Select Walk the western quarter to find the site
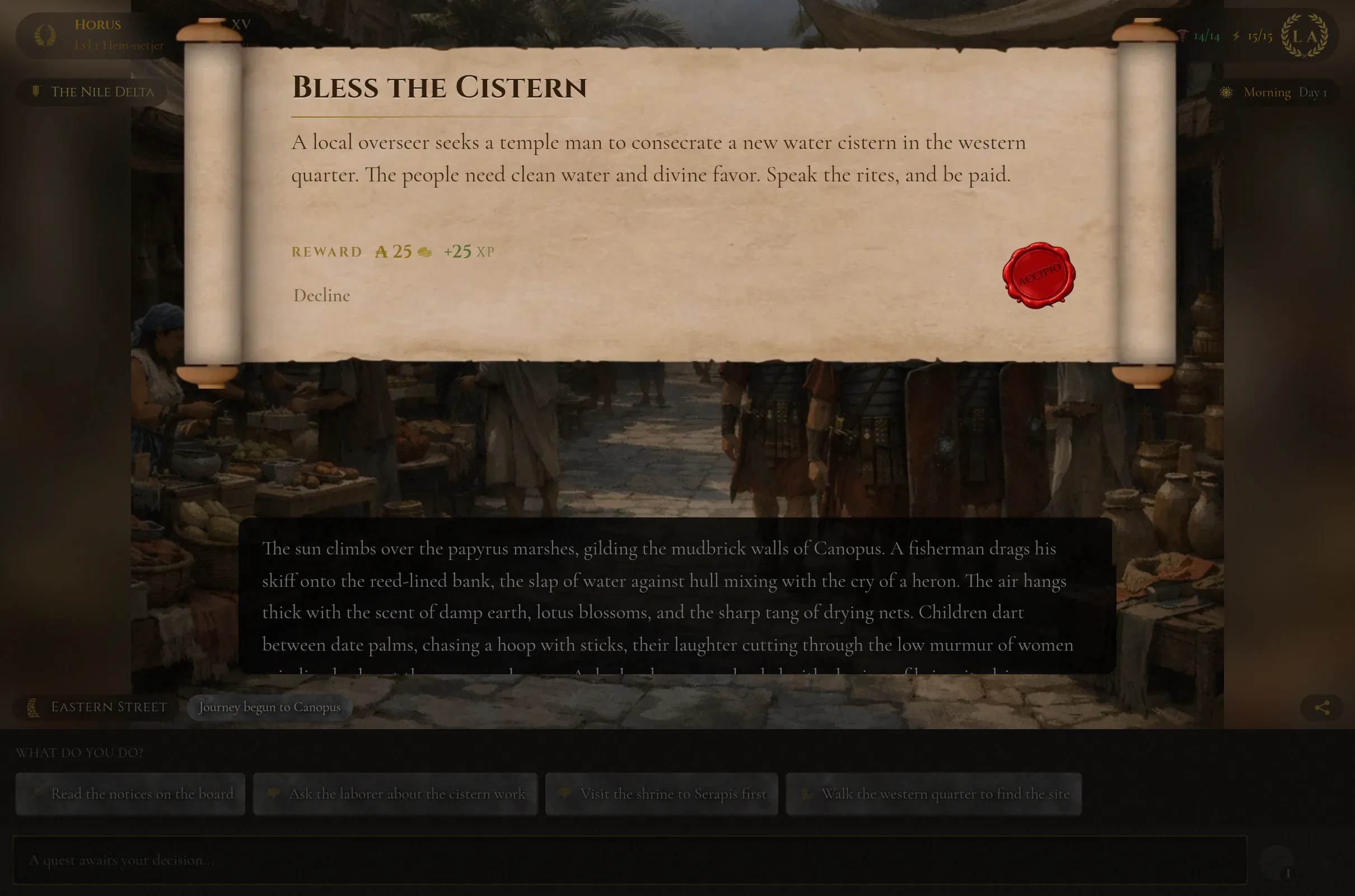The height and width of the screenshot is (896, 1355). [934, 794]
